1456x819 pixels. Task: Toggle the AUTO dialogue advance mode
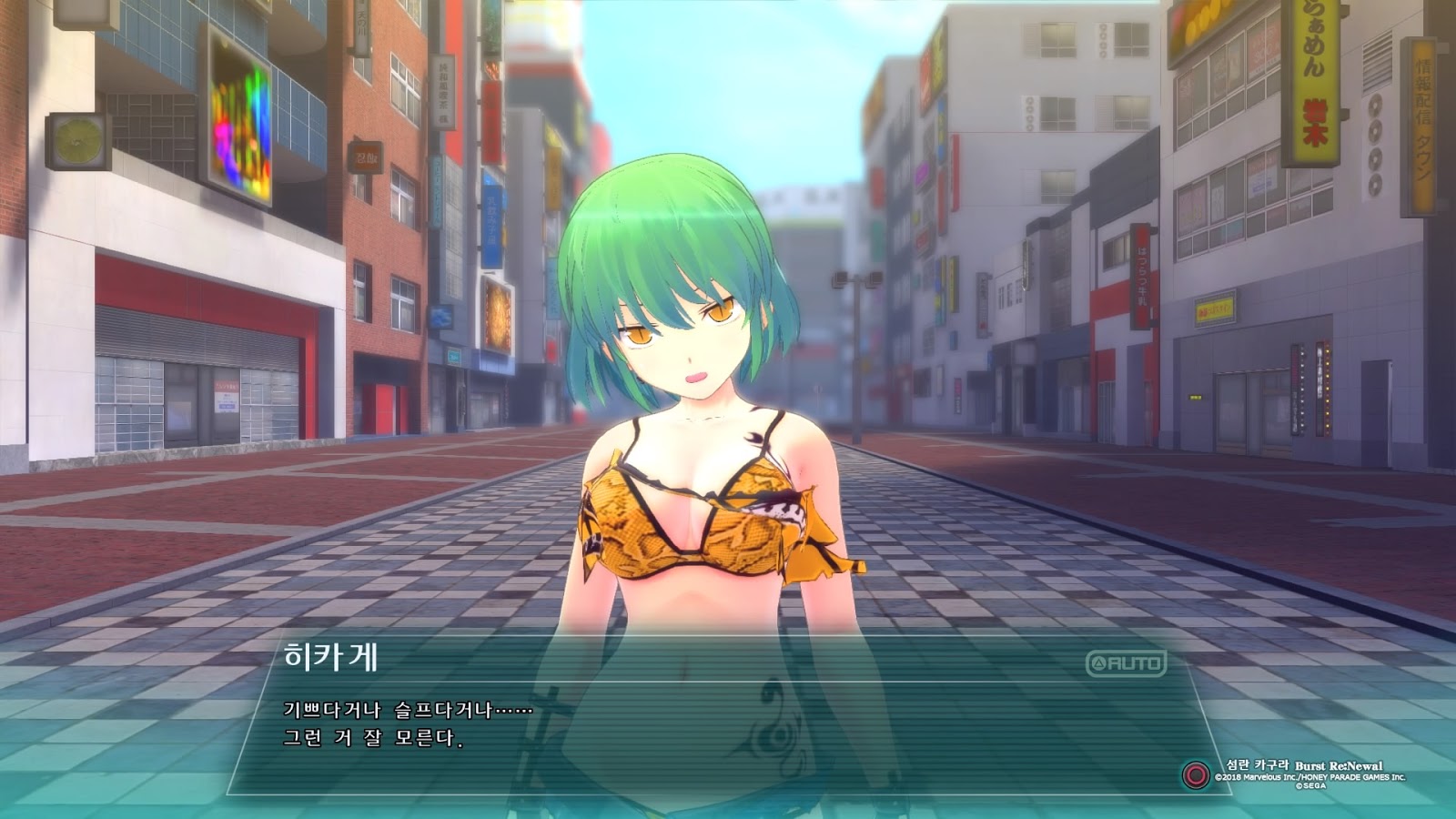pyautogui.click(x=1126, y=663)
